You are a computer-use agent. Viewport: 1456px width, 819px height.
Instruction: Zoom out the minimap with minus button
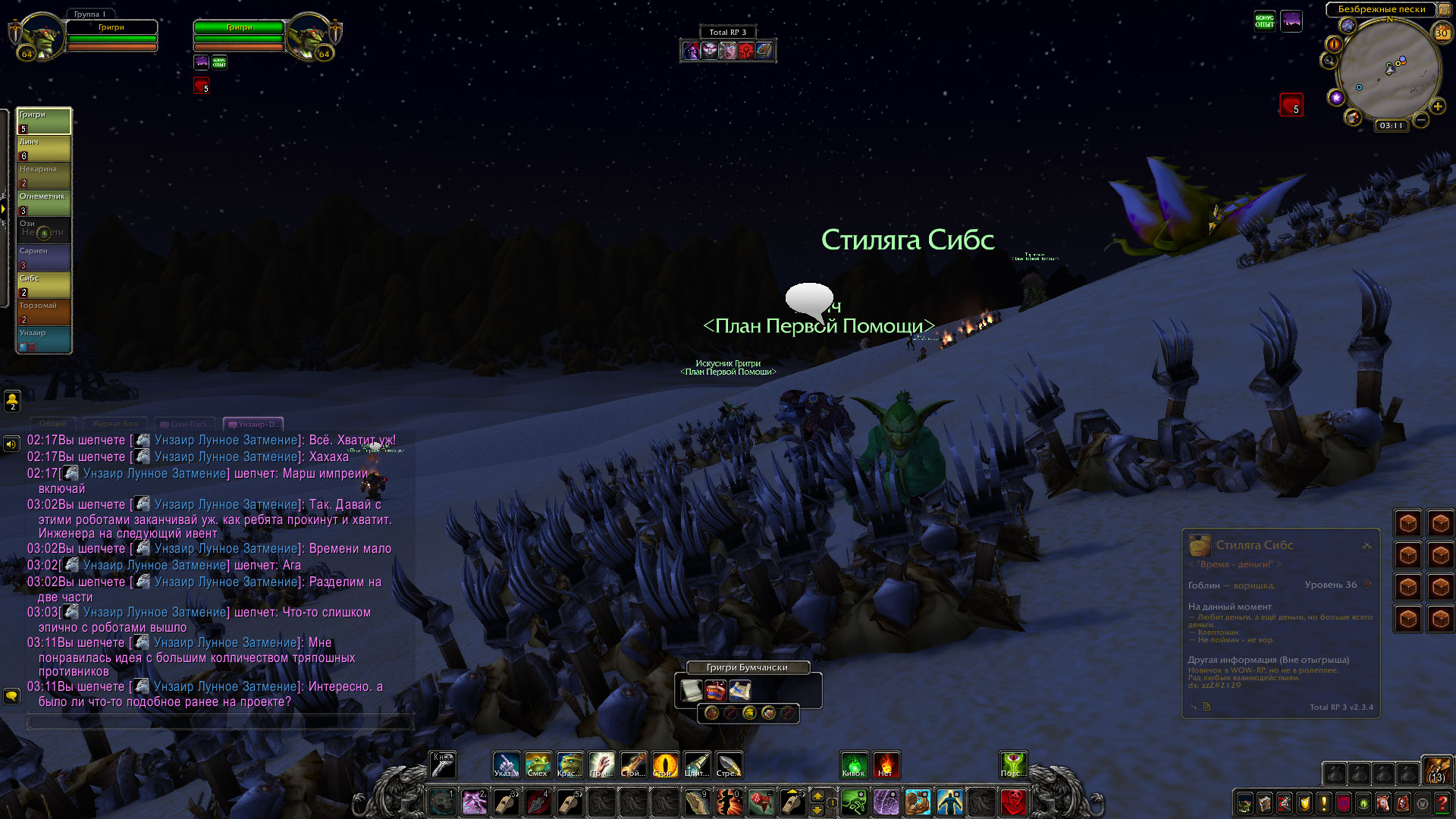1421,120
